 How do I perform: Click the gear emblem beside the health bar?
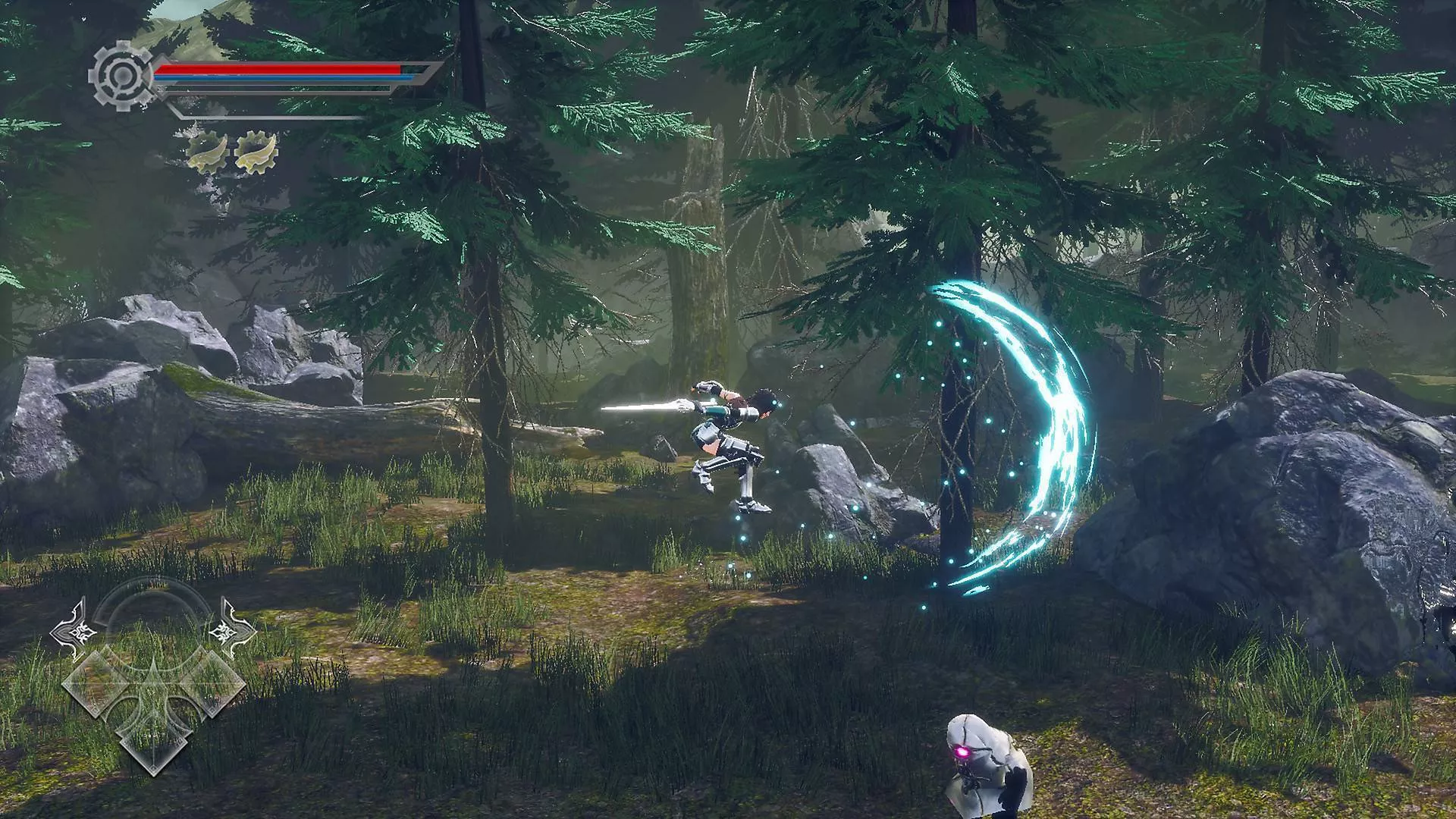click(x=120, y=77)
